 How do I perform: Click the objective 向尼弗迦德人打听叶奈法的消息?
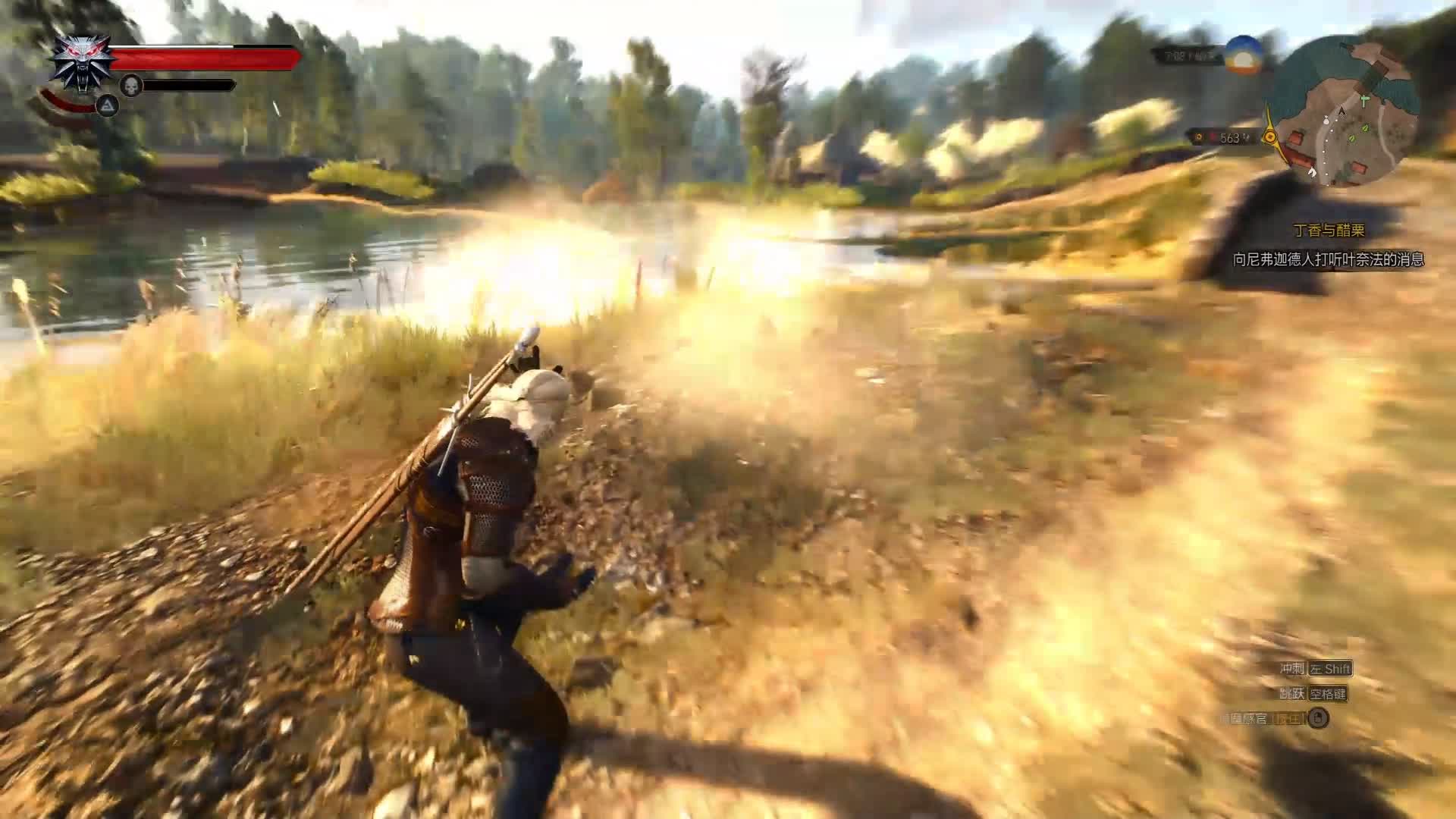[1328, 259]
